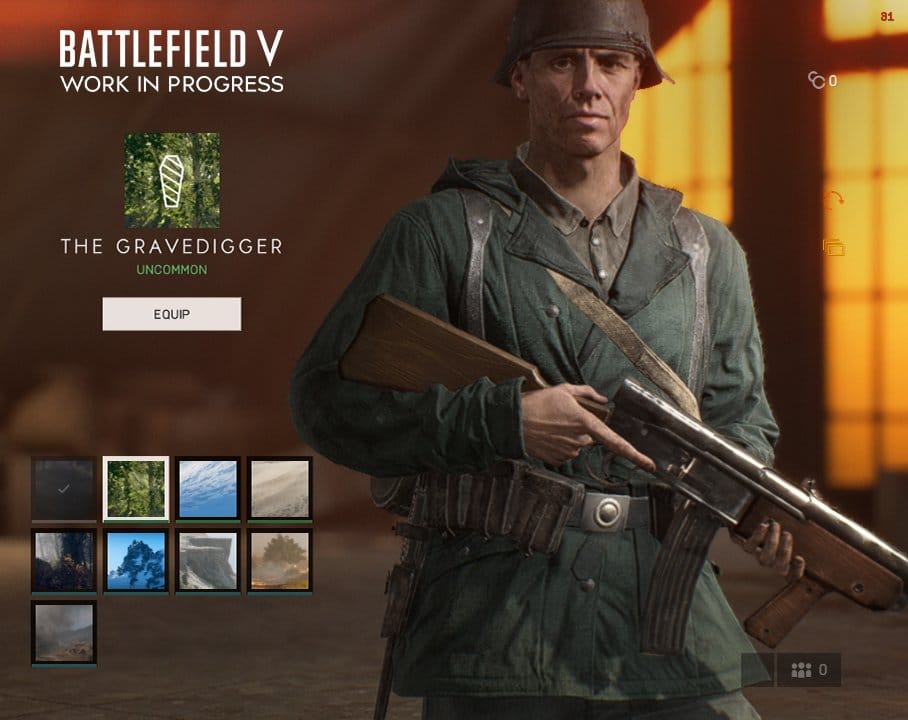The height and width of the screenshot is (720, 908).
Task: Click the EQUIP button
Action: click(x=171, y=314)
